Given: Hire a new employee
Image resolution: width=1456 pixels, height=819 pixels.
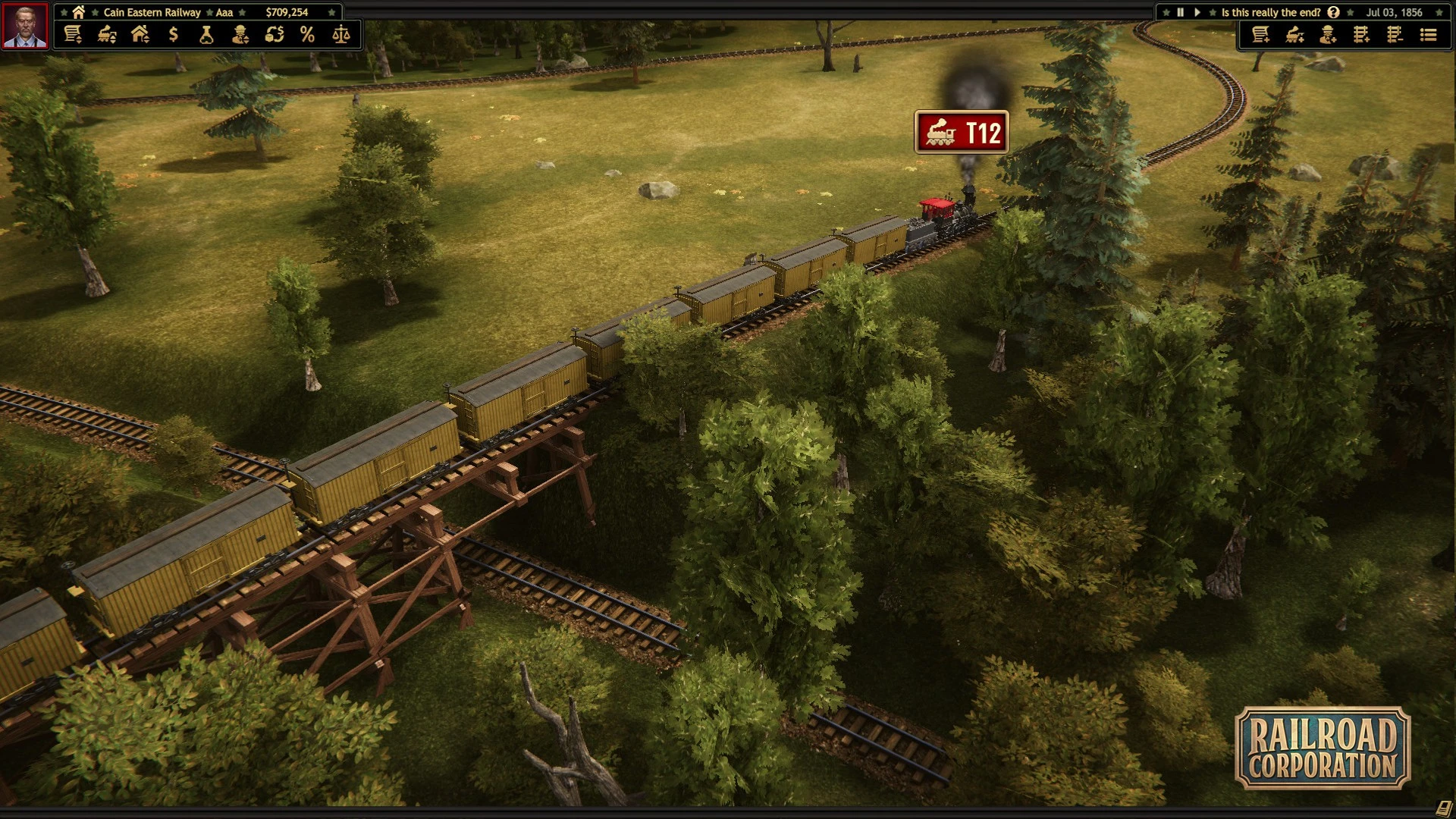Looking at the screenshot, I should tap(1328, 35).
